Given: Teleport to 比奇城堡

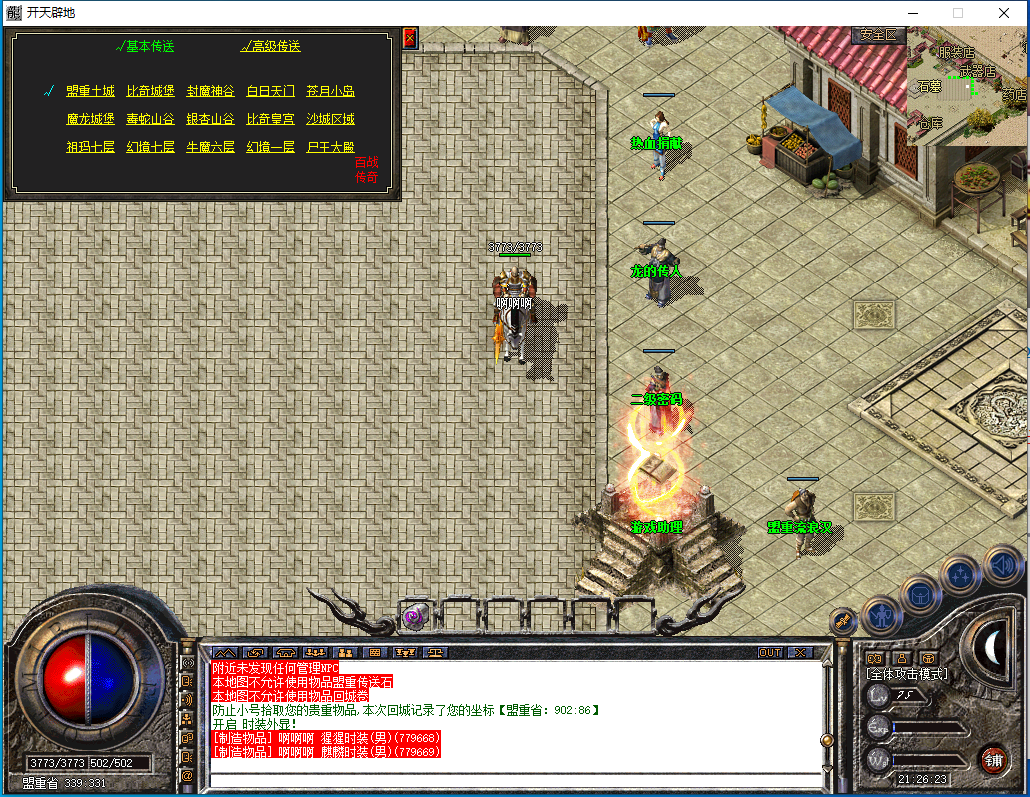Looking at the screenshot, I should click(x=150, y=91).
